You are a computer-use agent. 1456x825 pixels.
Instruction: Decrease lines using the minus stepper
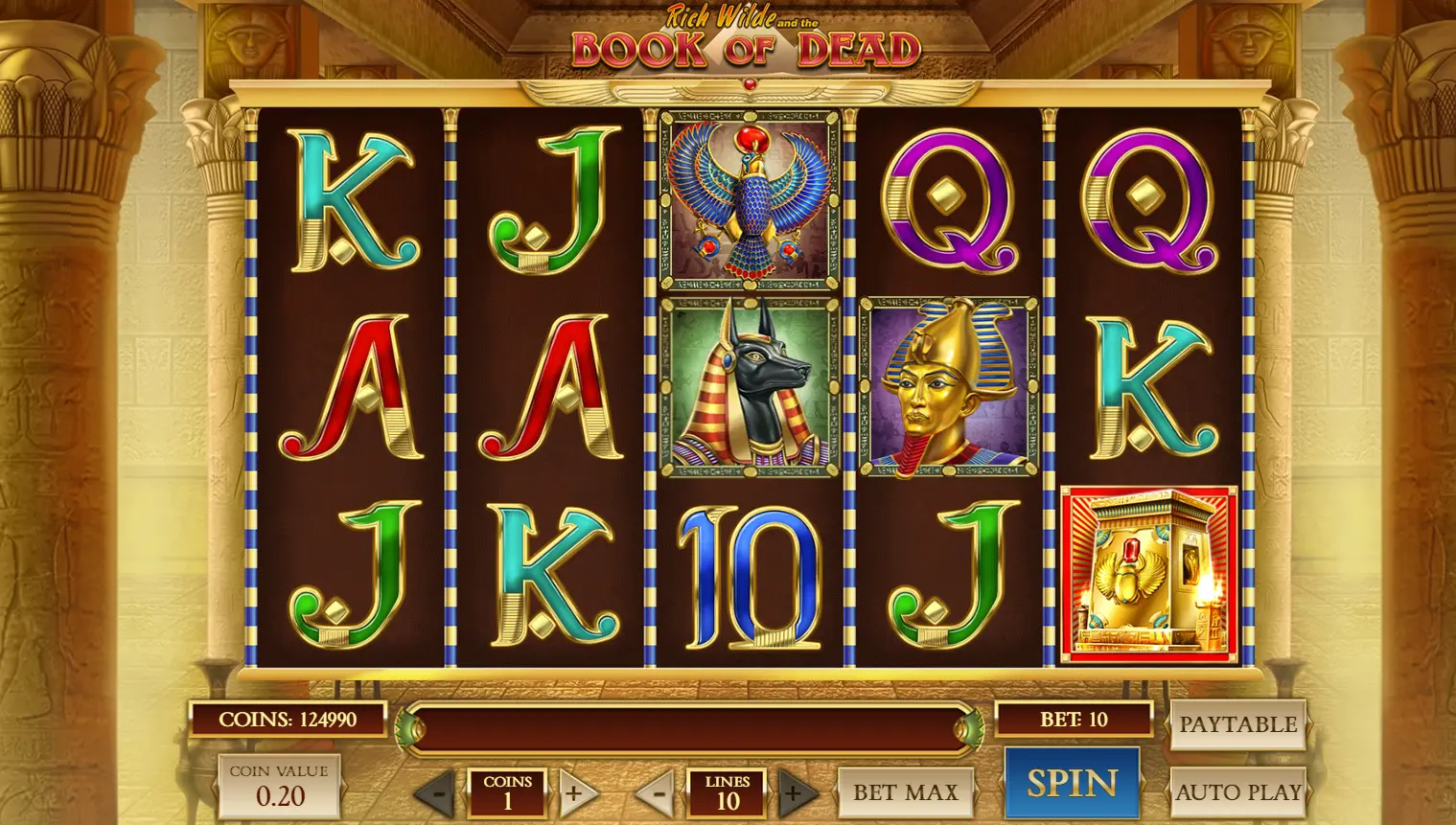[659, 793]
